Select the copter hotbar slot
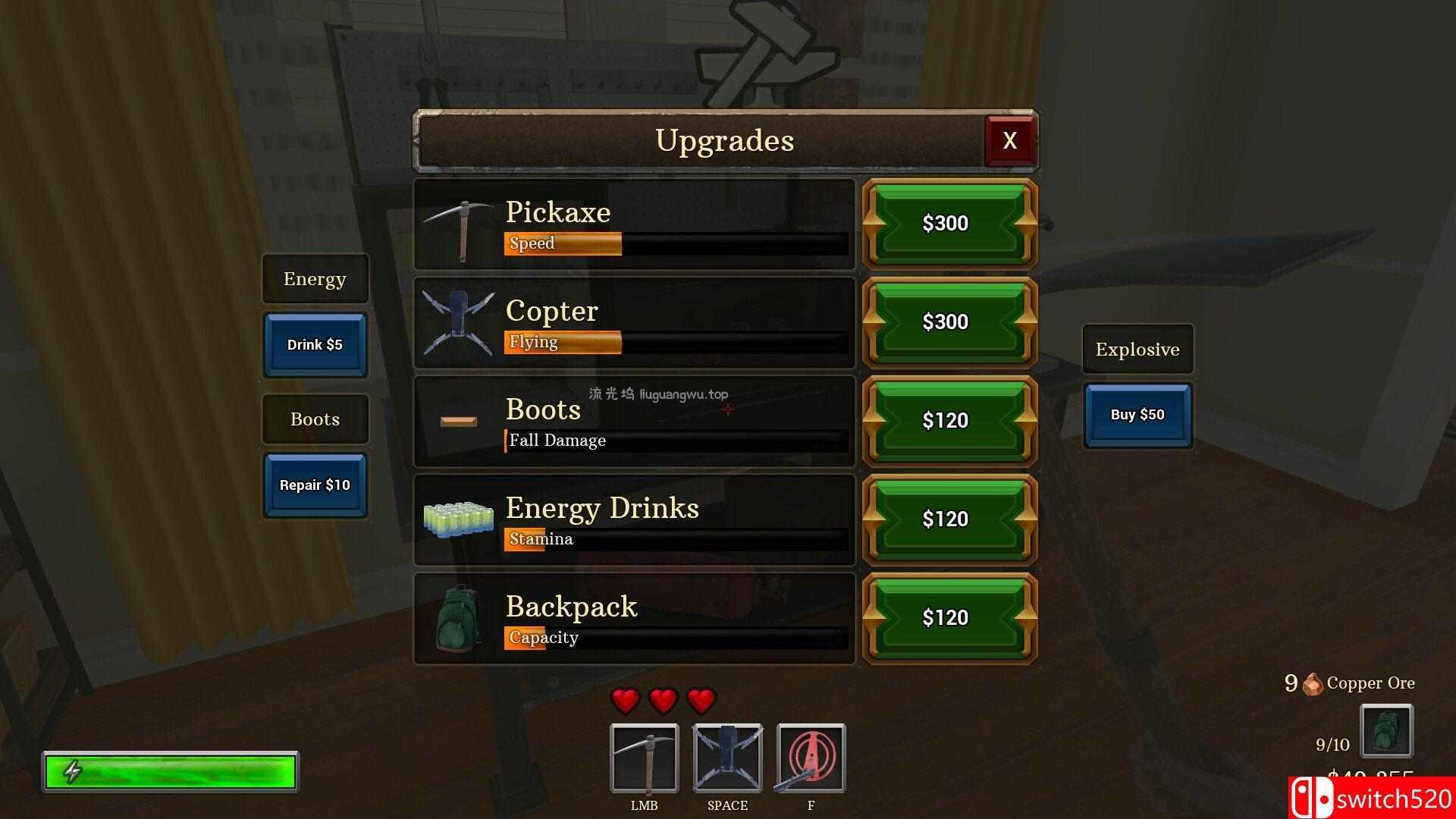This screenshot has height=819, width=1456. click(x=727, y=758)
